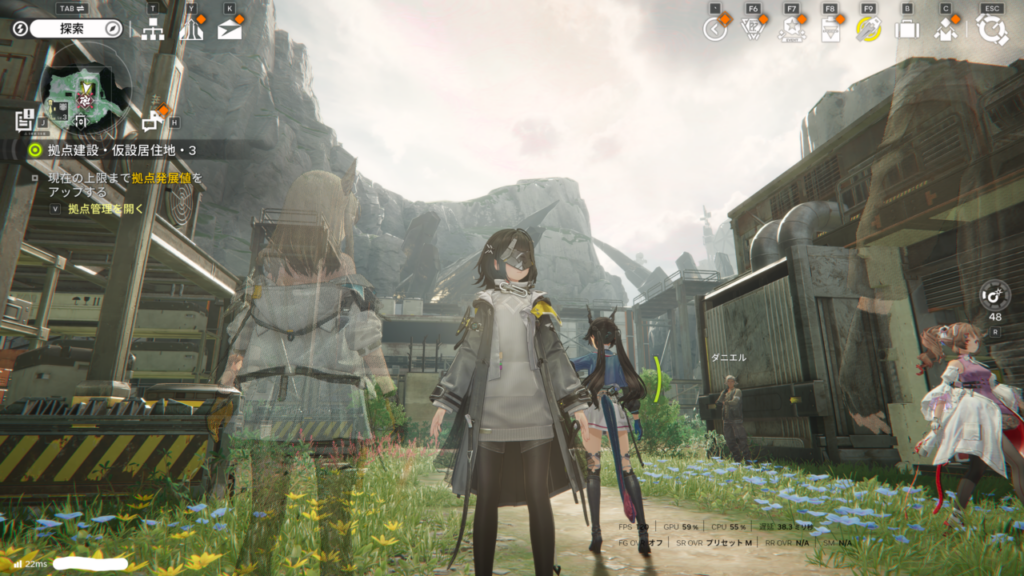
Task: Open the character figure icon
Action: coord(945,29)
